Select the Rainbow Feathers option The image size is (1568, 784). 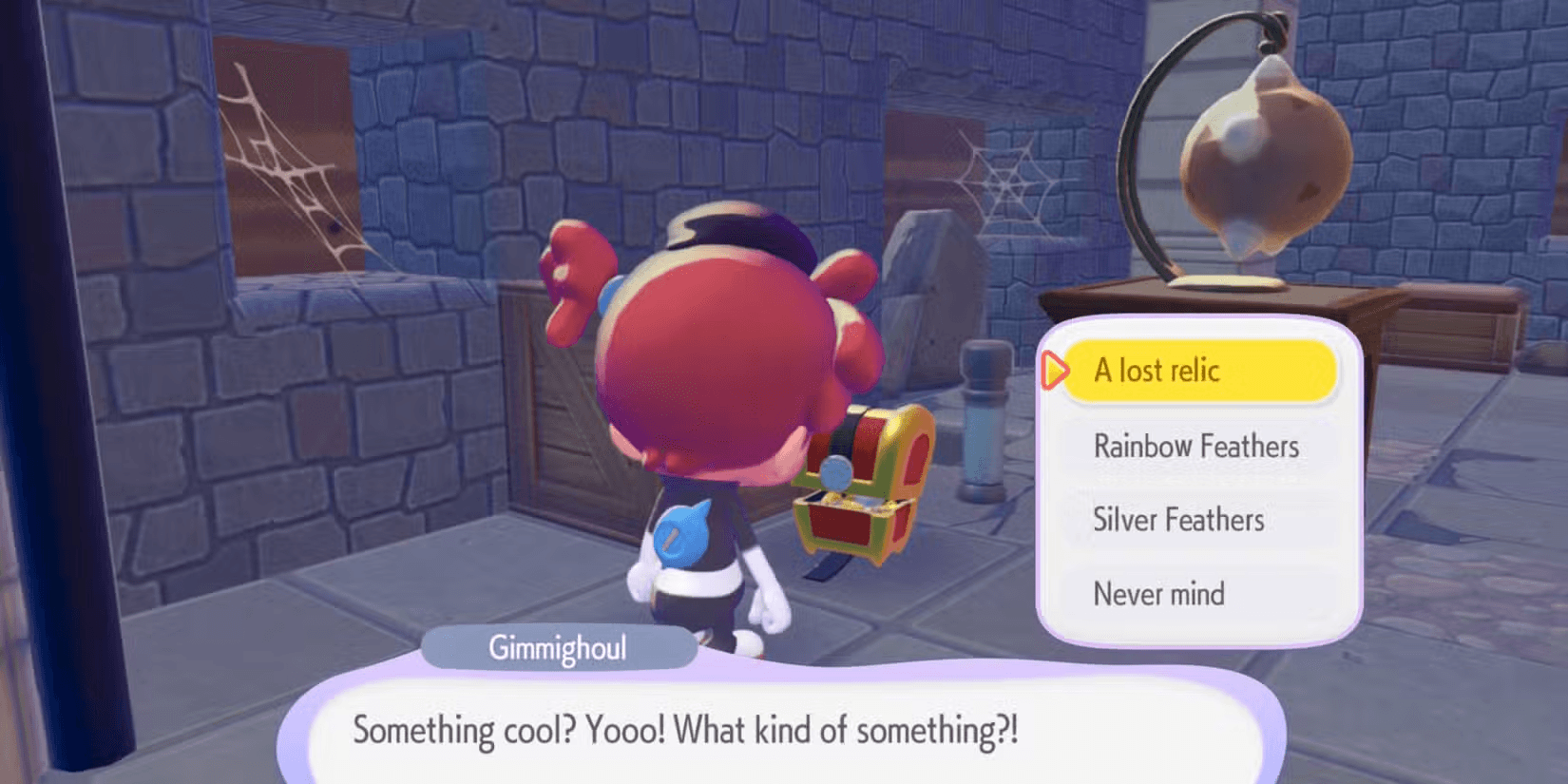coord(1196,446)
